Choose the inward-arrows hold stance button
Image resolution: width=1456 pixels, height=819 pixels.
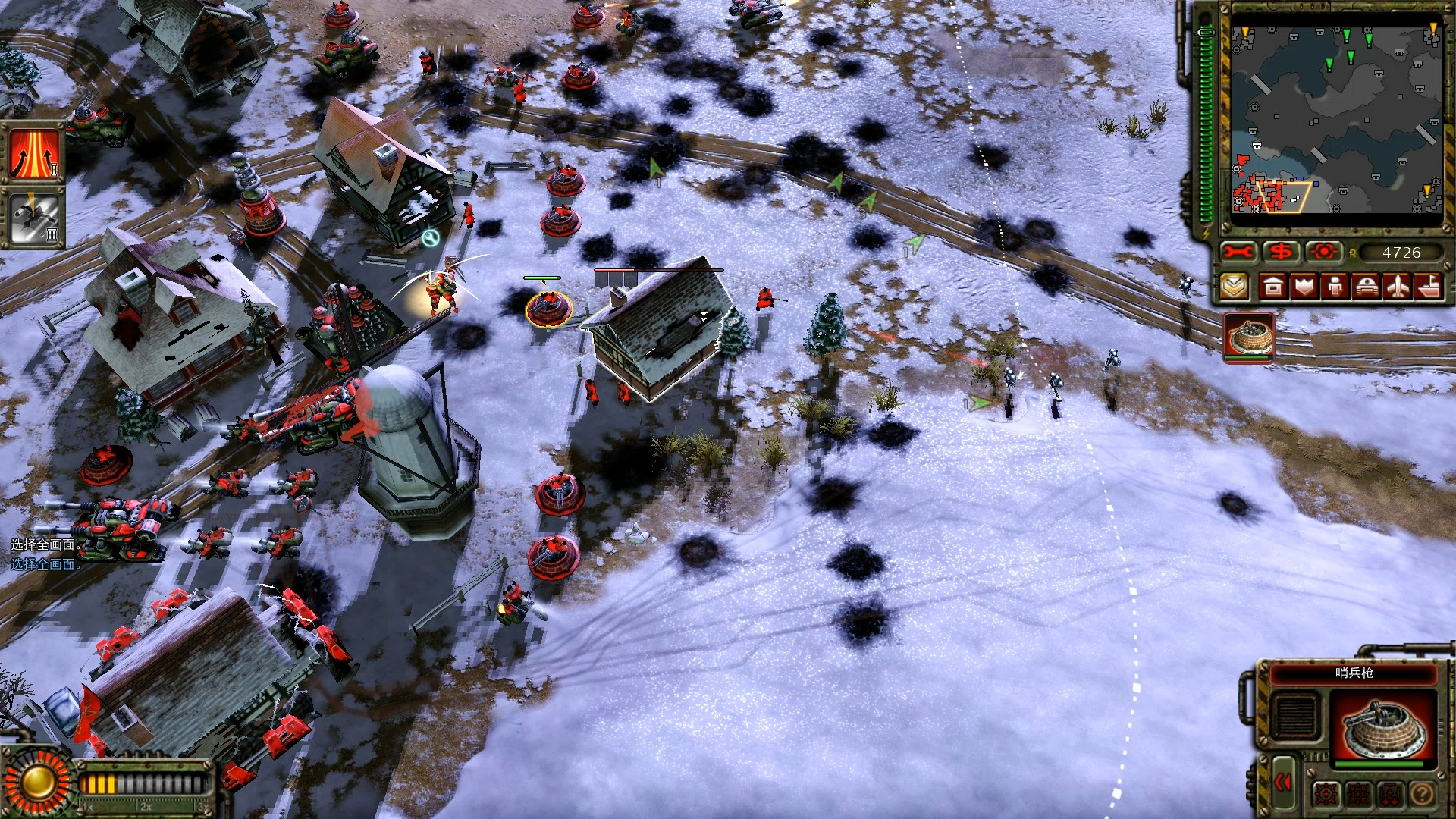point(1358,794)
